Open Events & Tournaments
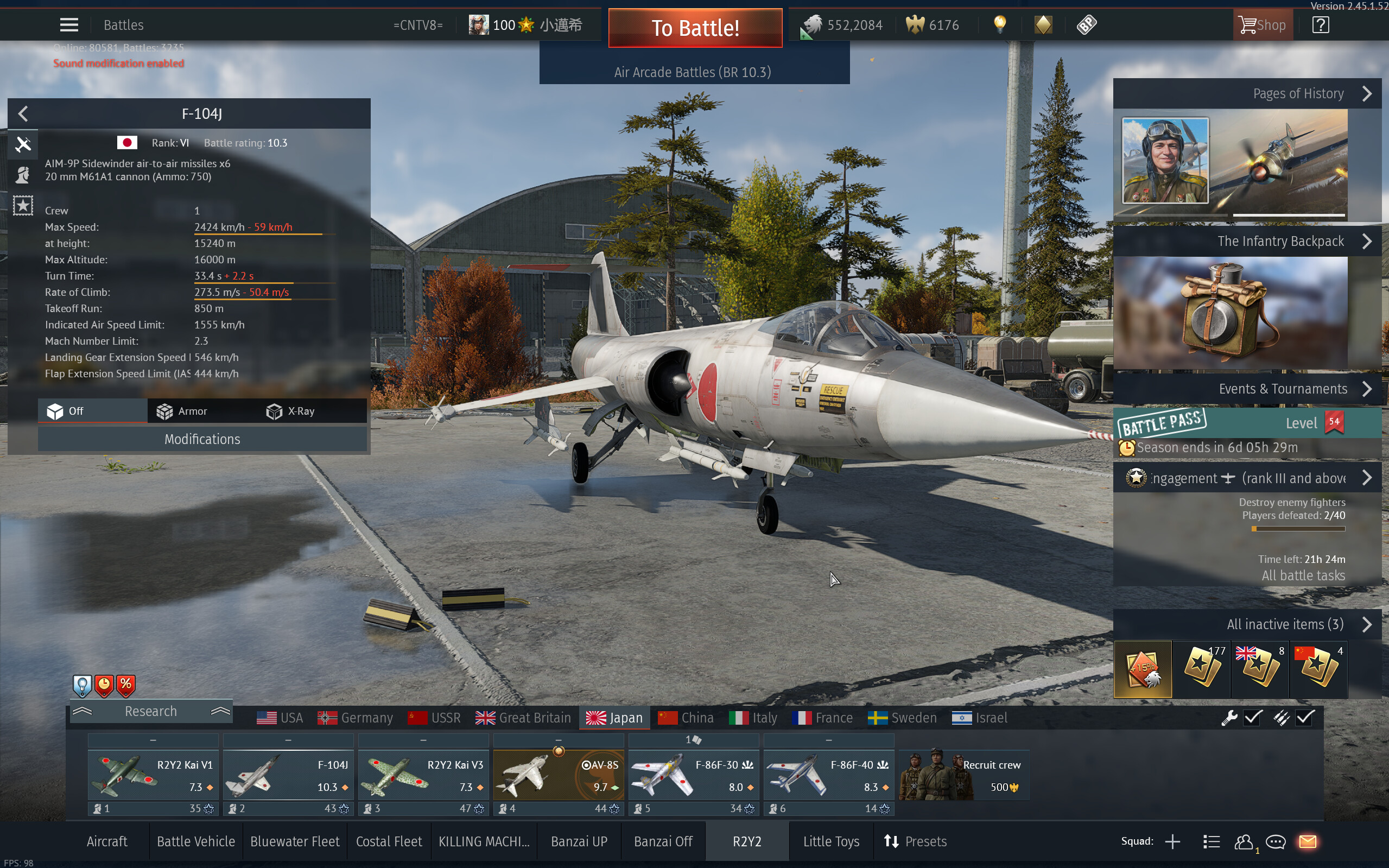Viewport: 1389px width, 868px height. pyautogui.click(x=1366, y=389)
